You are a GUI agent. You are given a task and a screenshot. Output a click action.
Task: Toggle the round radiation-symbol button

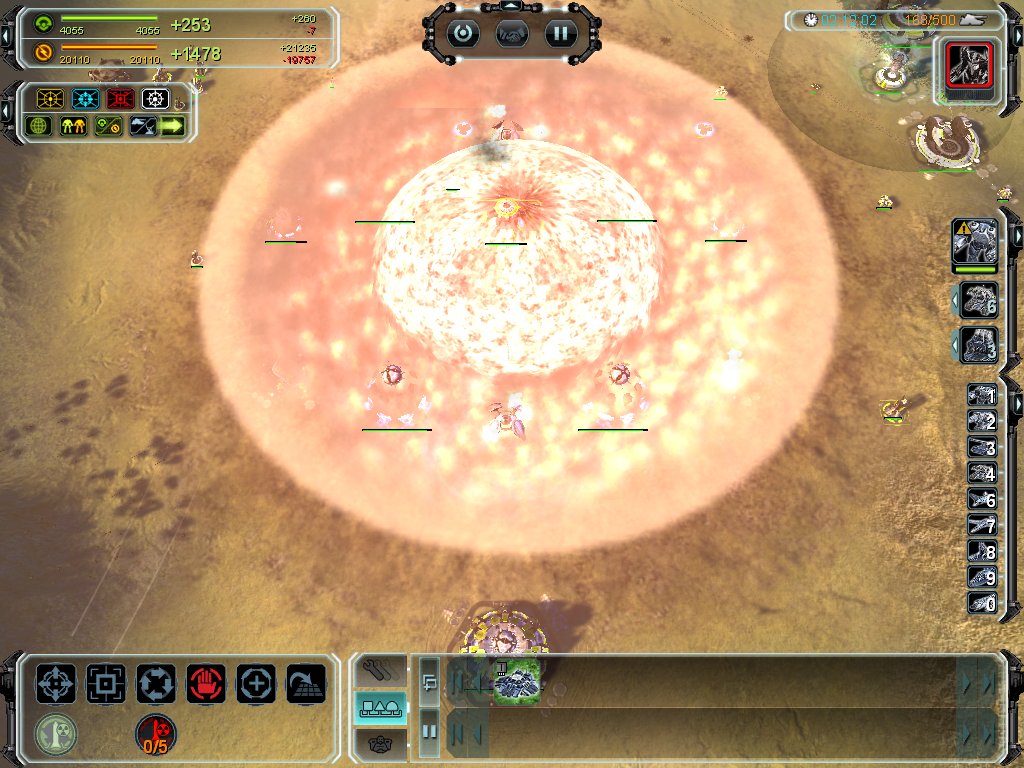coord(56,734)
